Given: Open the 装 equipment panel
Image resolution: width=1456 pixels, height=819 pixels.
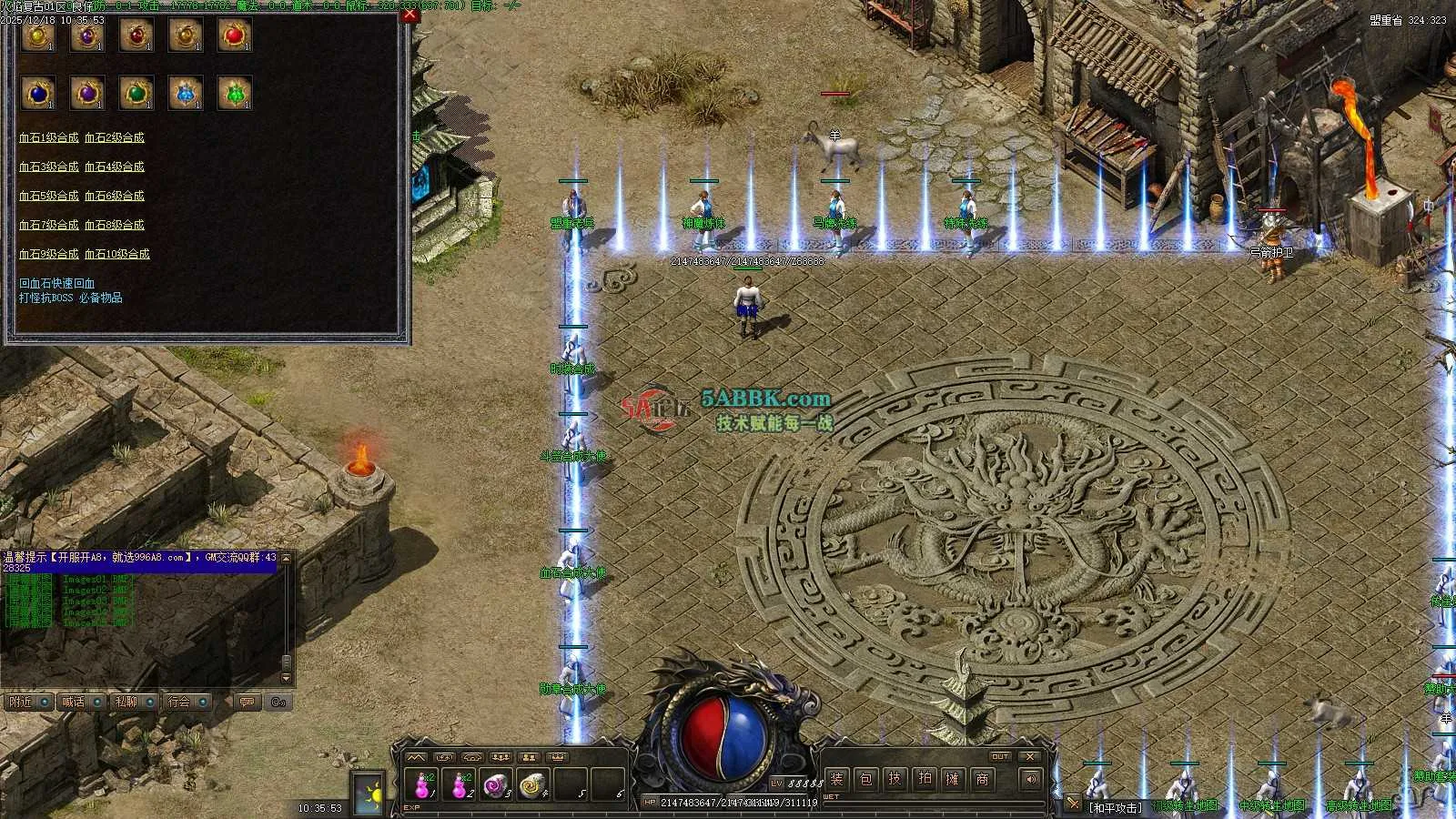Looking at the screenshot, I should click(x=836, y=779).
